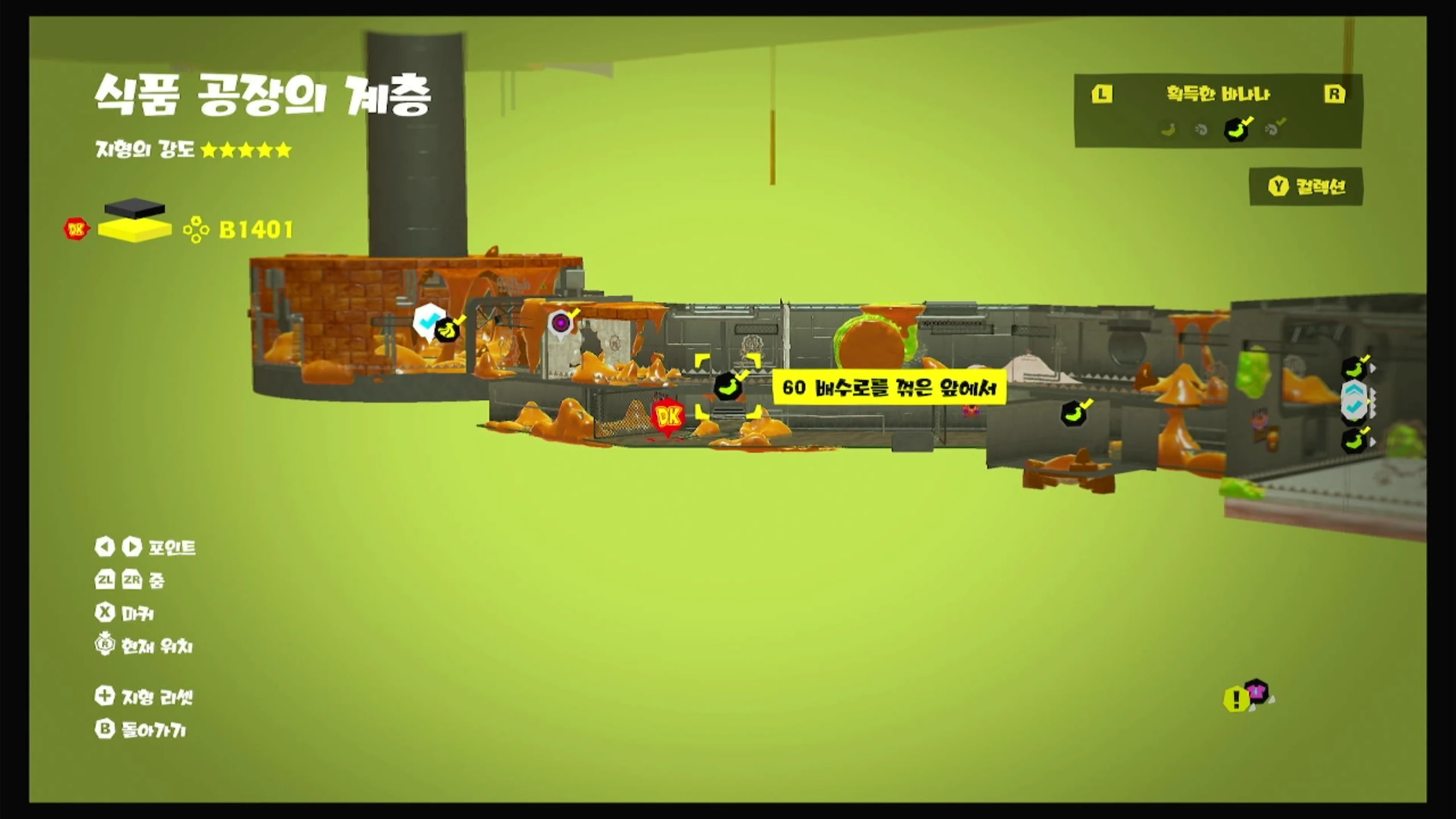
Task: Select the highlighted banana marker beside the tooltip
Action: (x=727, y=387)
